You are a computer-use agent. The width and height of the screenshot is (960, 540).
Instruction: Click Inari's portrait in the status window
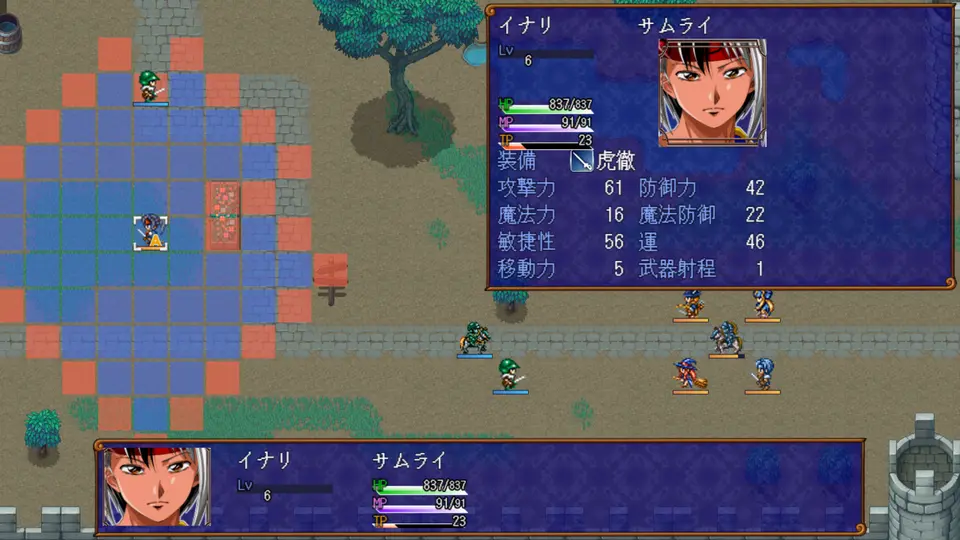tap(712, 93)
